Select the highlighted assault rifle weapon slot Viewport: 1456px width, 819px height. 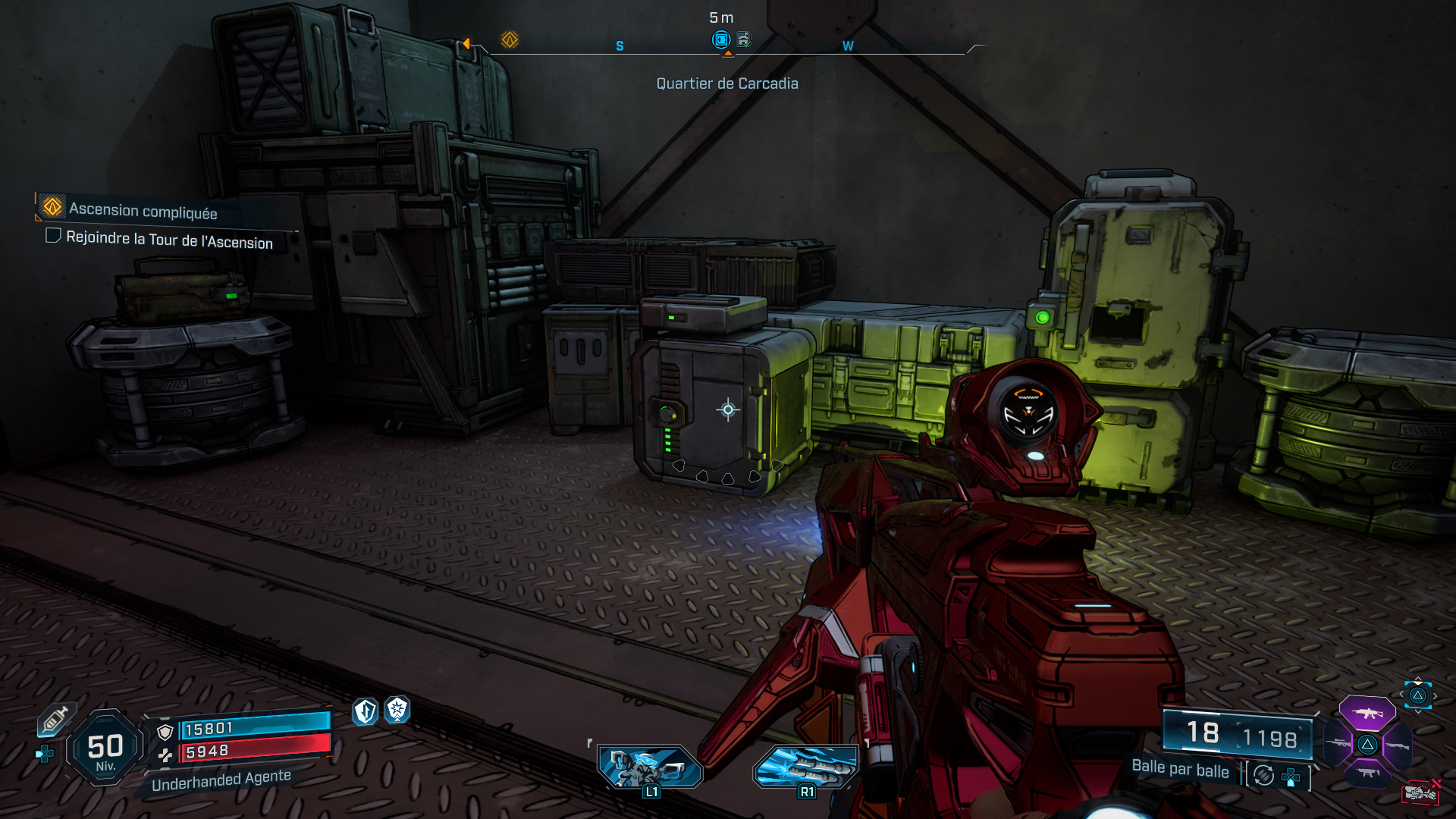pos(1367,713)
